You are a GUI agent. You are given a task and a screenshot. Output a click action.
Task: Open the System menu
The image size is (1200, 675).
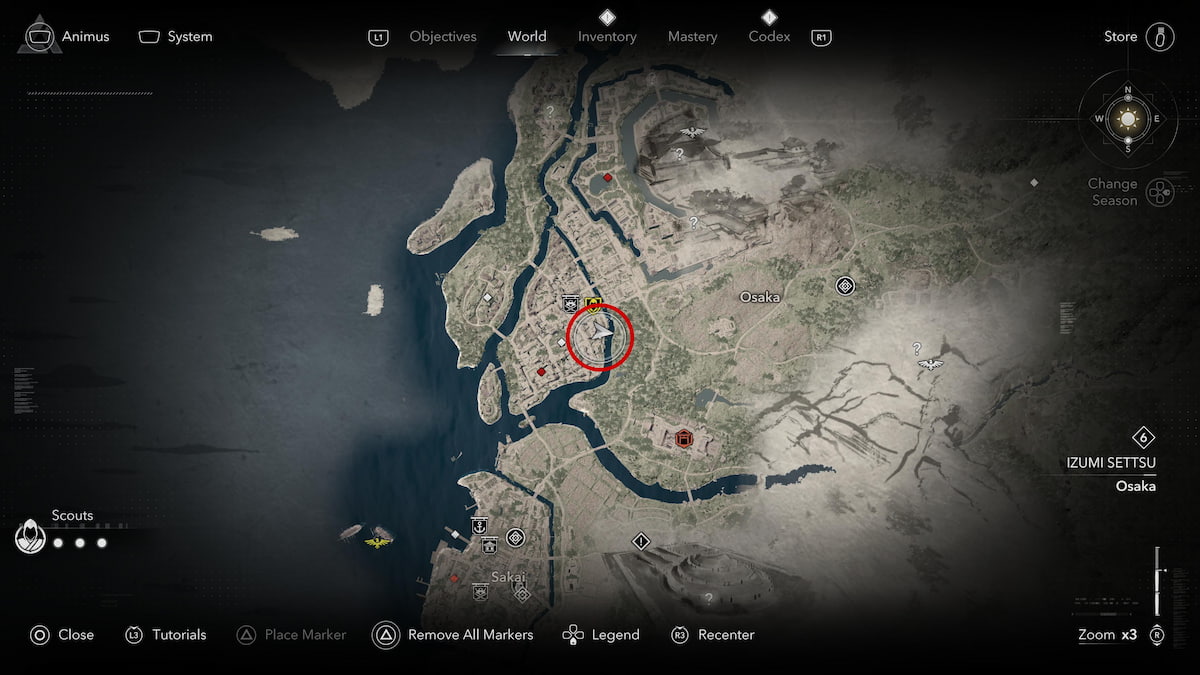[176, 37]
